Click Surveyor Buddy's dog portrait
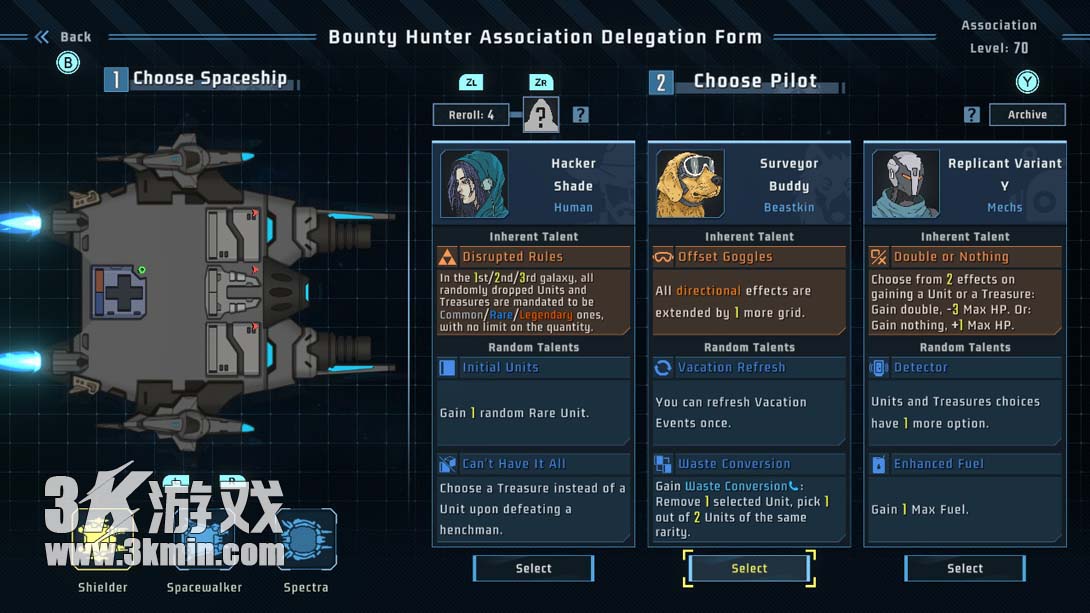The image size is (1090, 613). pos(690,184)
